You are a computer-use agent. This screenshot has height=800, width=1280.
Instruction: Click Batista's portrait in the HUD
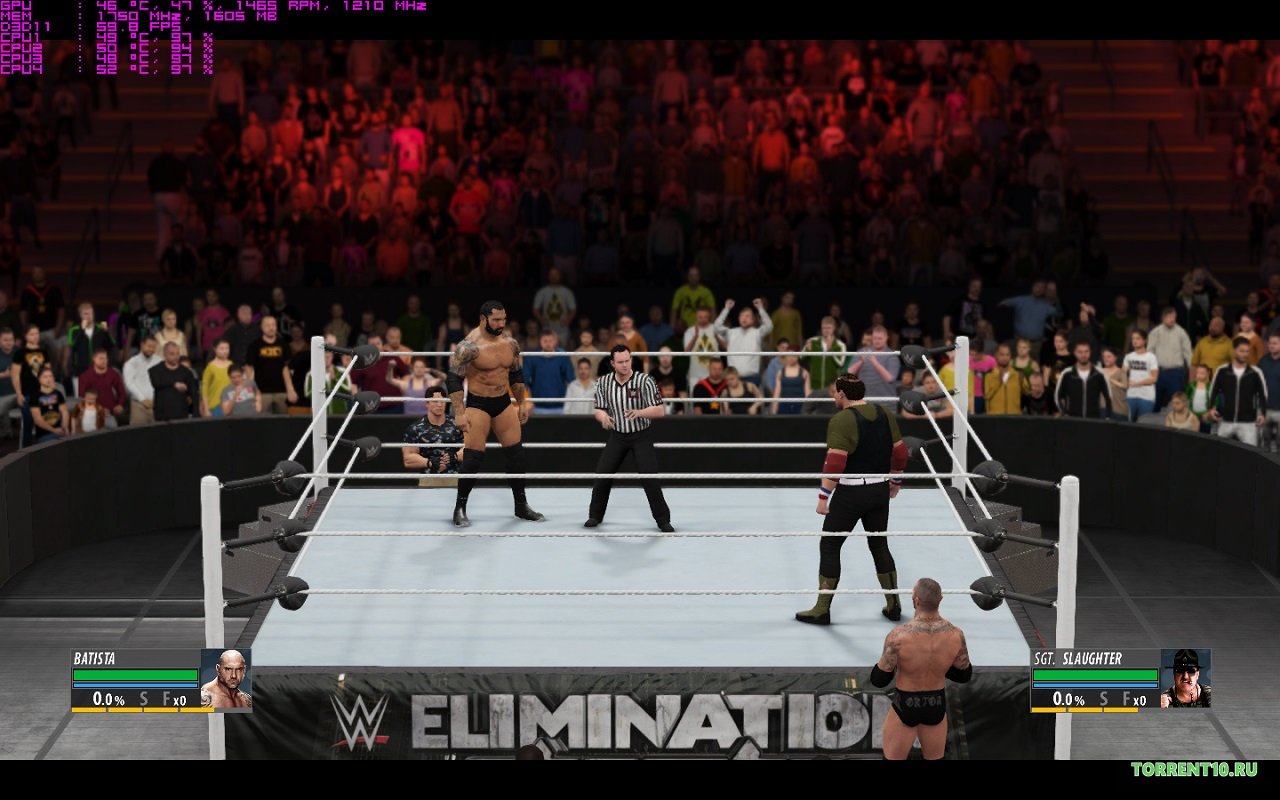(225, 679)
